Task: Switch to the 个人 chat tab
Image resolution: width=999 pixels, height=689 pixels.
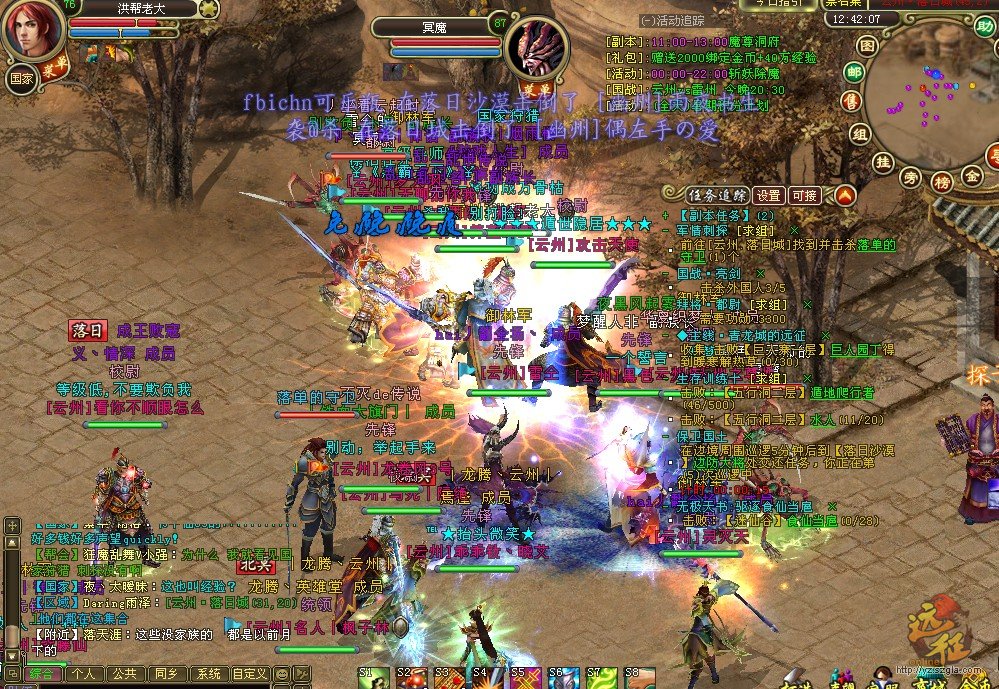Action: [86, 674]
